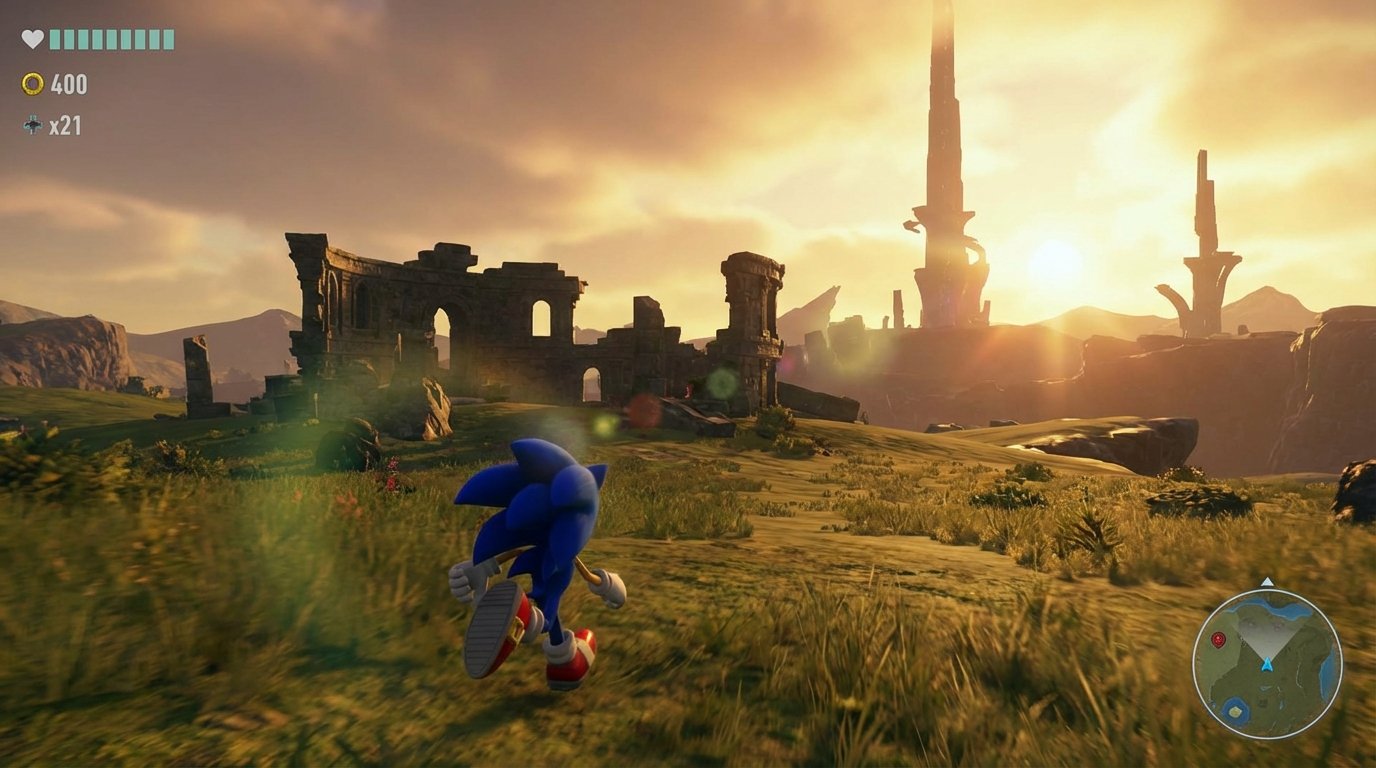Viewport: 1376px width, 768px height.
Task: Click the yellow pond marker on the minimap
Action: pos(1235,712)
